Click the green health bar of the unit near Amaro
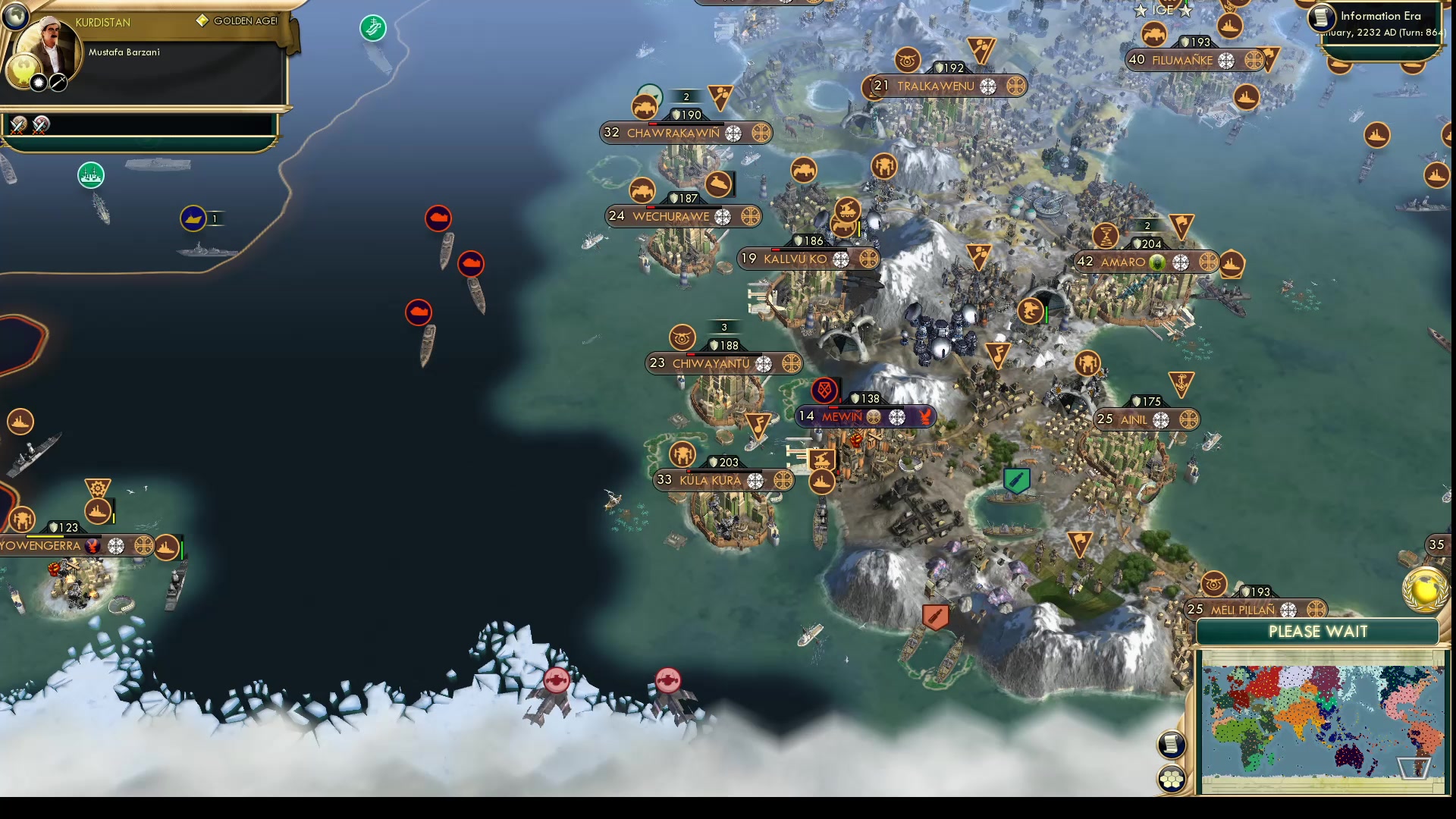The width and height of the screenshot is (1456, 819). pyautogui.click(x=1046, y=312)
